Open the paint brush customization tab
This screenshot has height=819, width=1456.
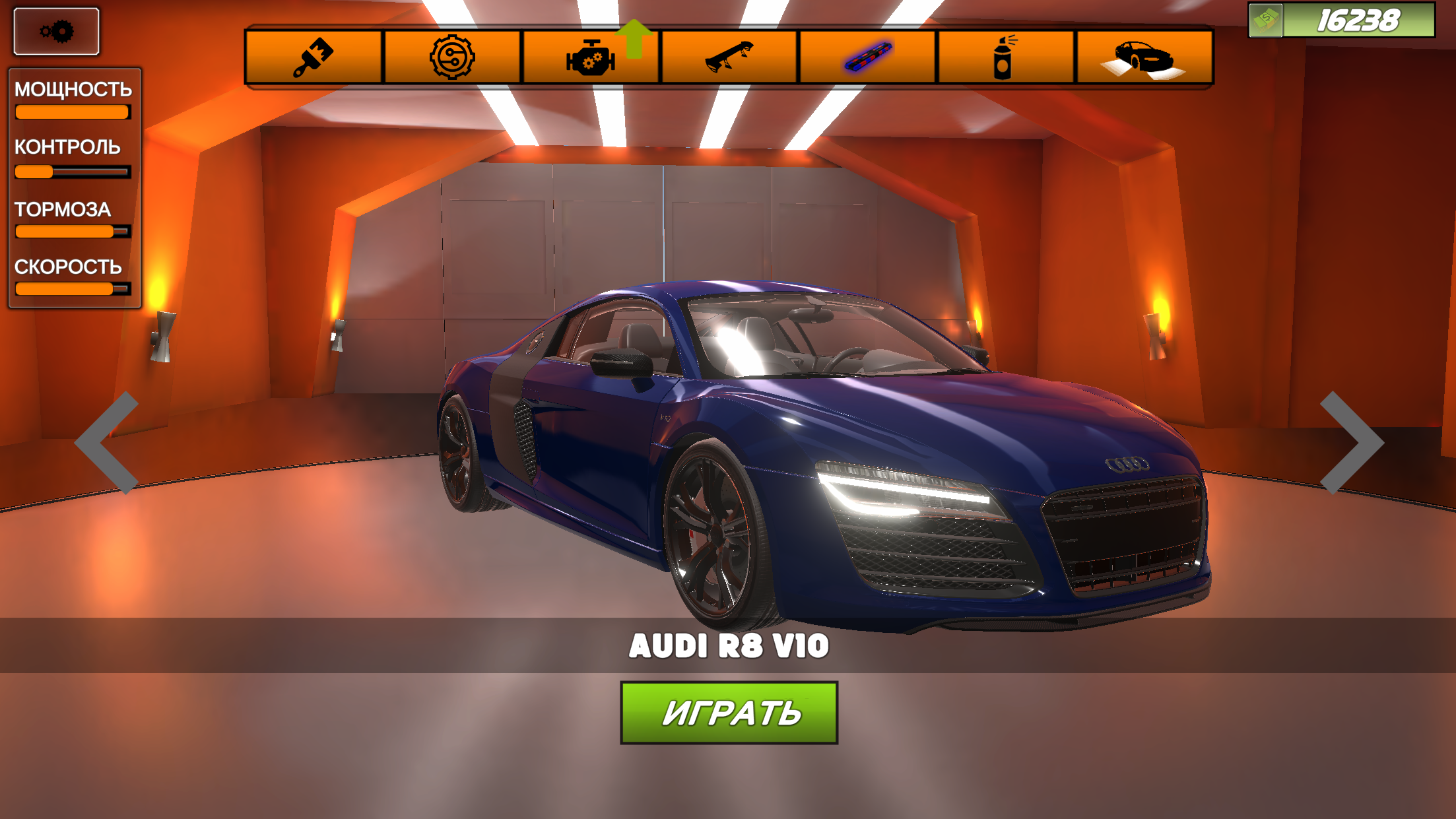coord(314,57)
